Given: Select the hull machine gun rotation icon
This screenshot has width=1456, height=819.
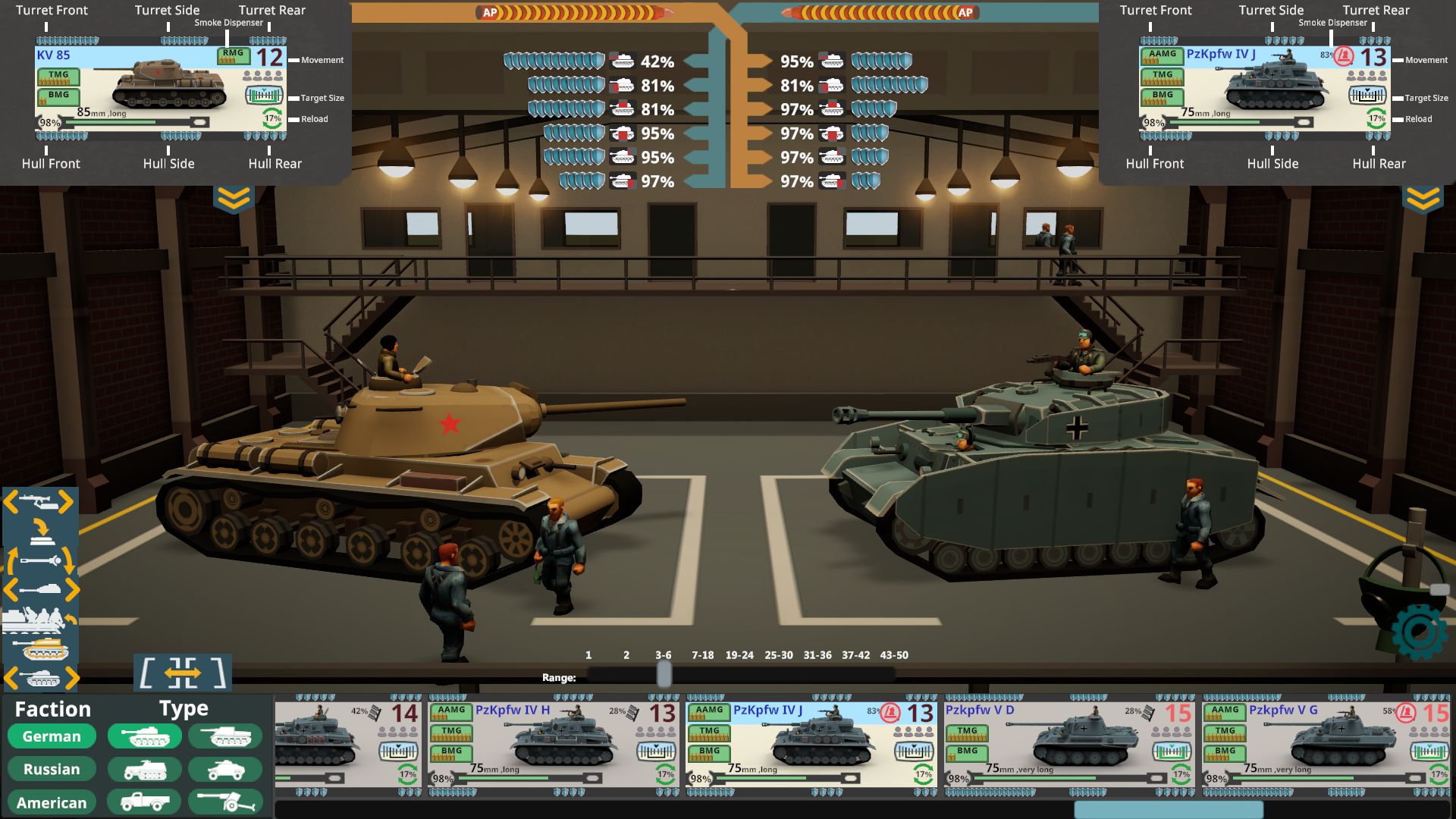Looking at the screenshot, I should (36, 500).
